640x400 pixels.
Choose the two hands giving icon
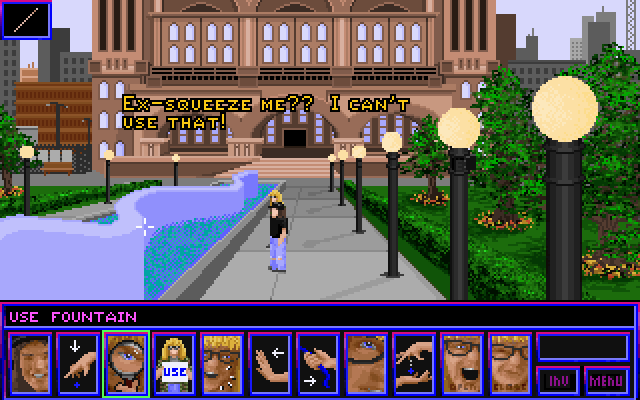[414, 363]
